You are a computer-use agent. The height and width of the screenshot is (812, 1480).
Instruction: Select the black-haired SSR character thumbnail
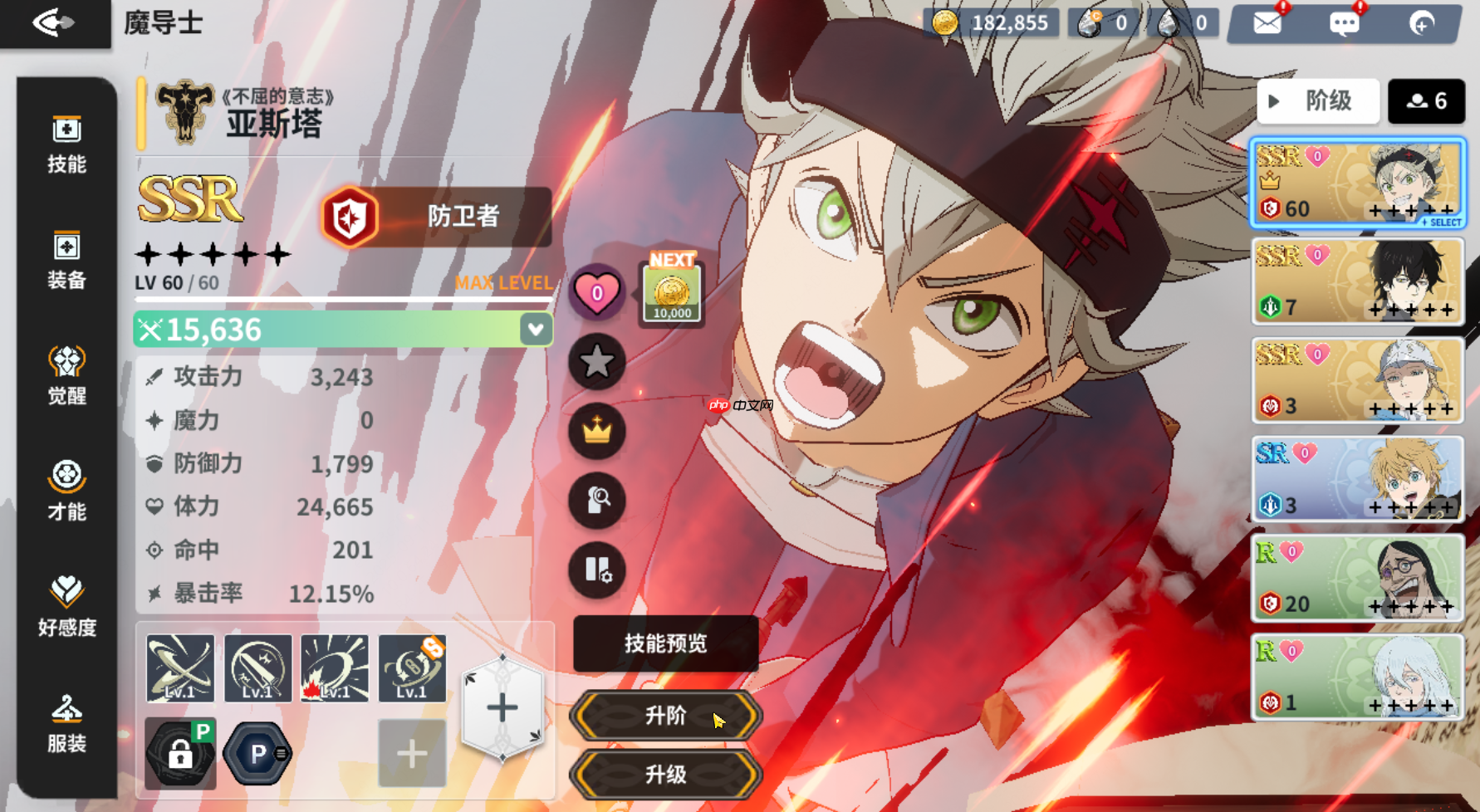(1357, 281)
